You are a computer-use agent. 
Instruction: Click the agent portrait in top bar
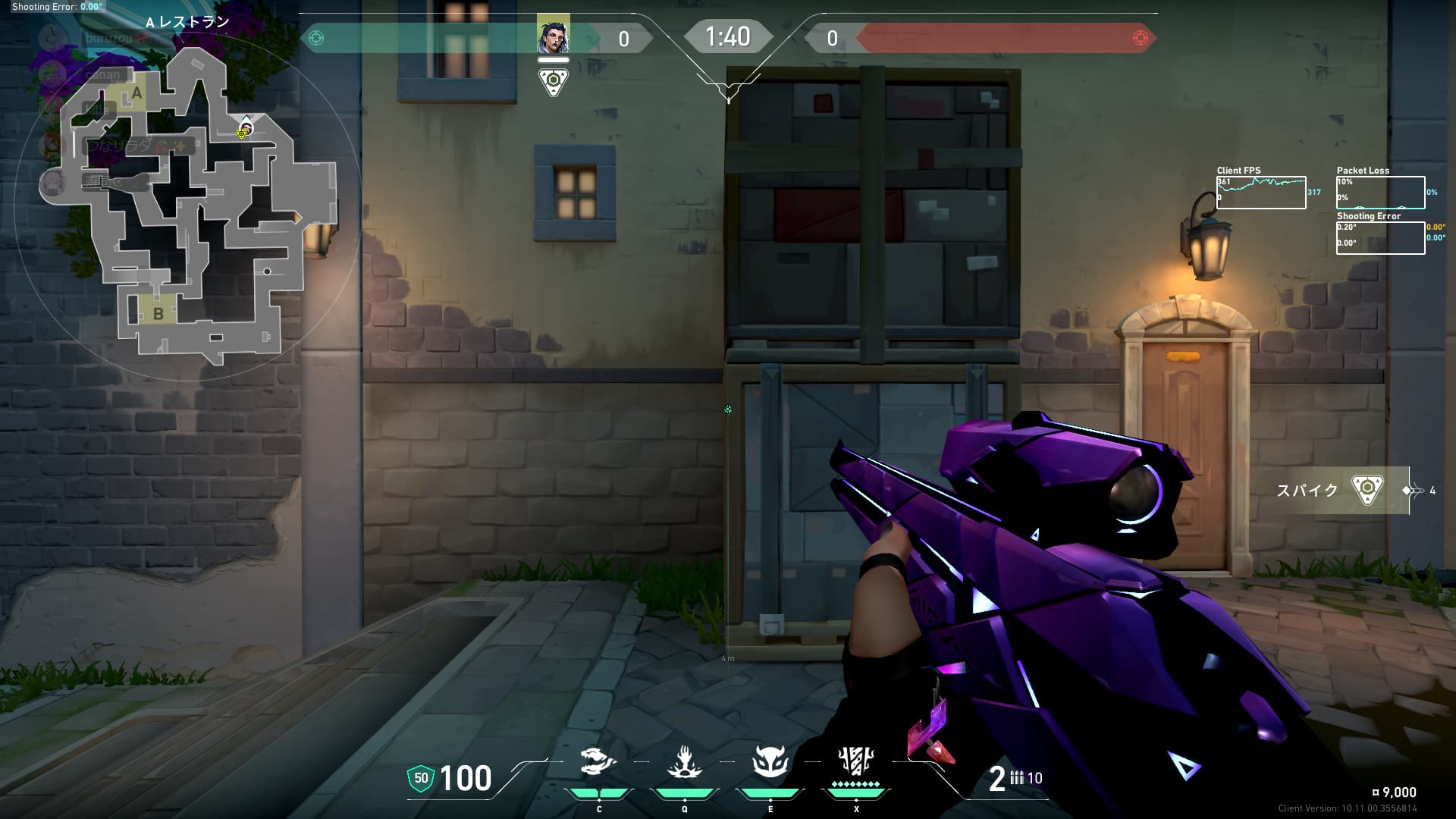coord(553,37)
